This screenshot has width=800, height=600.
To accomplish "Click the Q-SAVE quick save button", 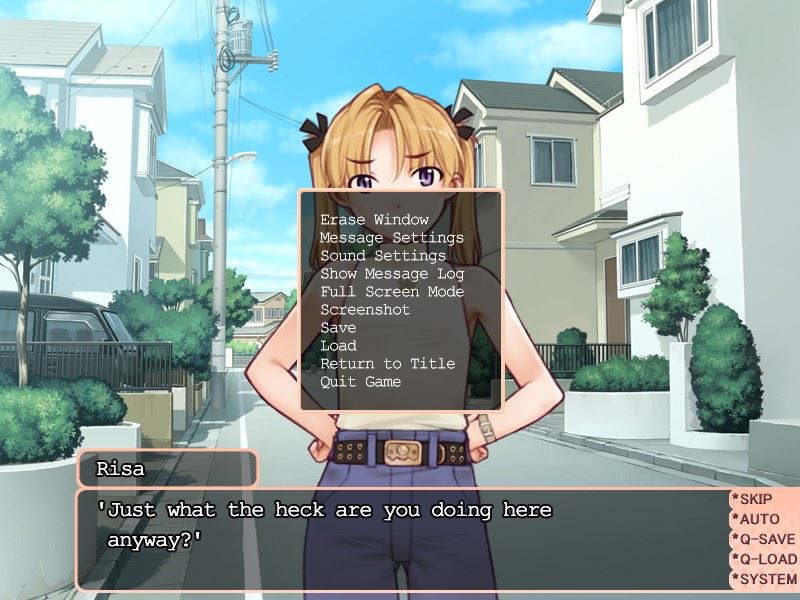I will [763, 539].
